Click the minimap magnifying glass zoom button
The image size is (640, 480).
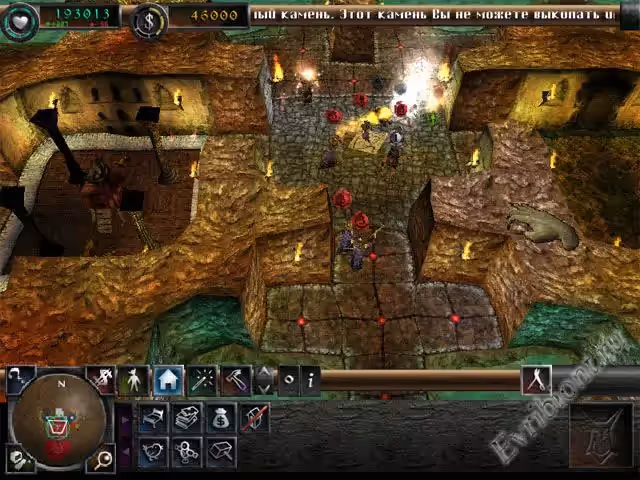[104, 459]
